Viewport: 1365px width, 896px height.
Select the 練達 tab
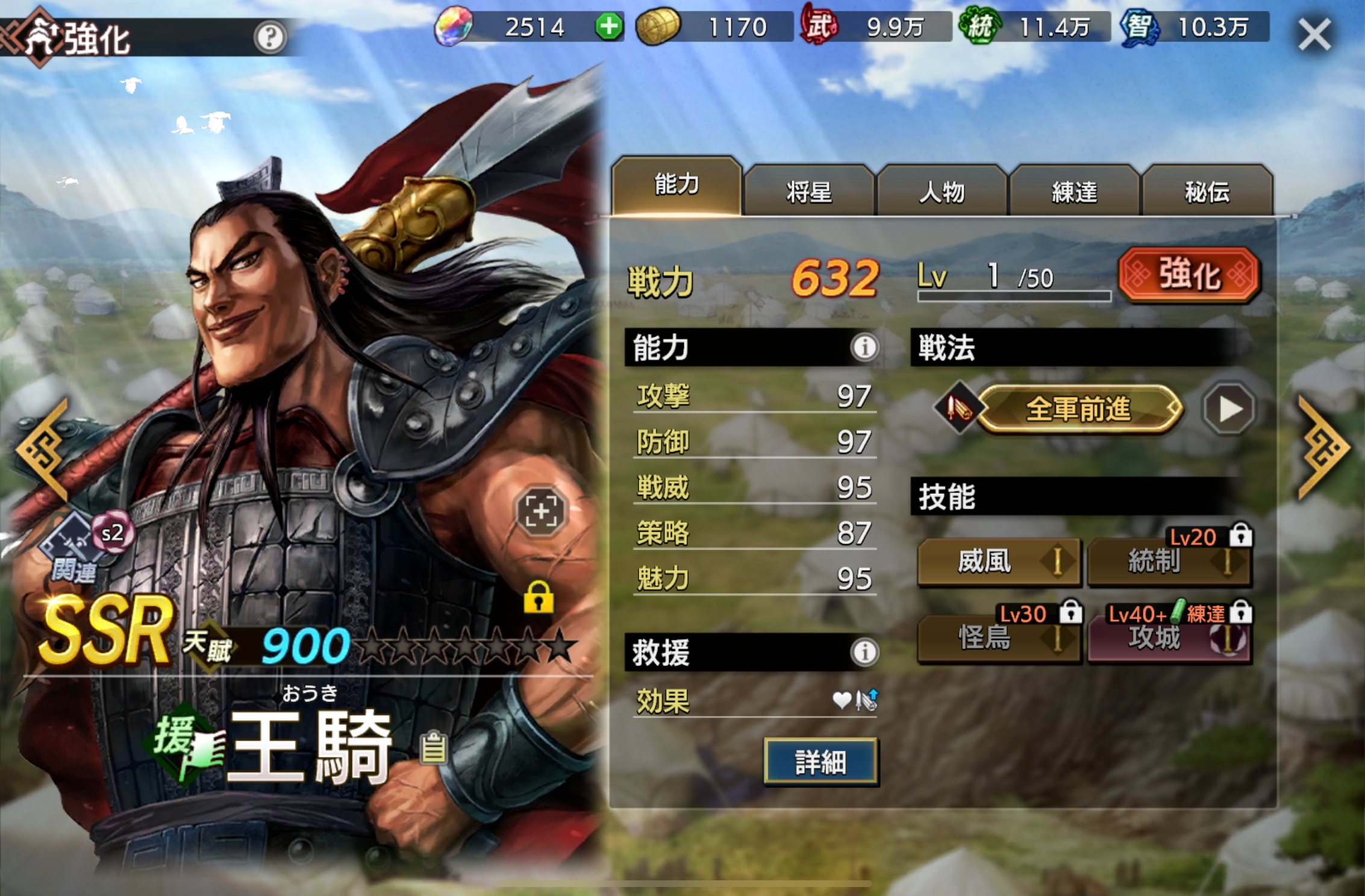pos(1074,192)
